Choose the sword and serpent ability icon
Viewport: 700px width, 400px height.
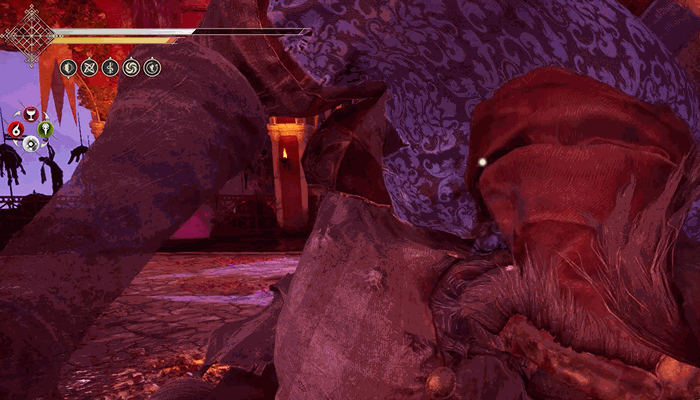pos(110,67)
